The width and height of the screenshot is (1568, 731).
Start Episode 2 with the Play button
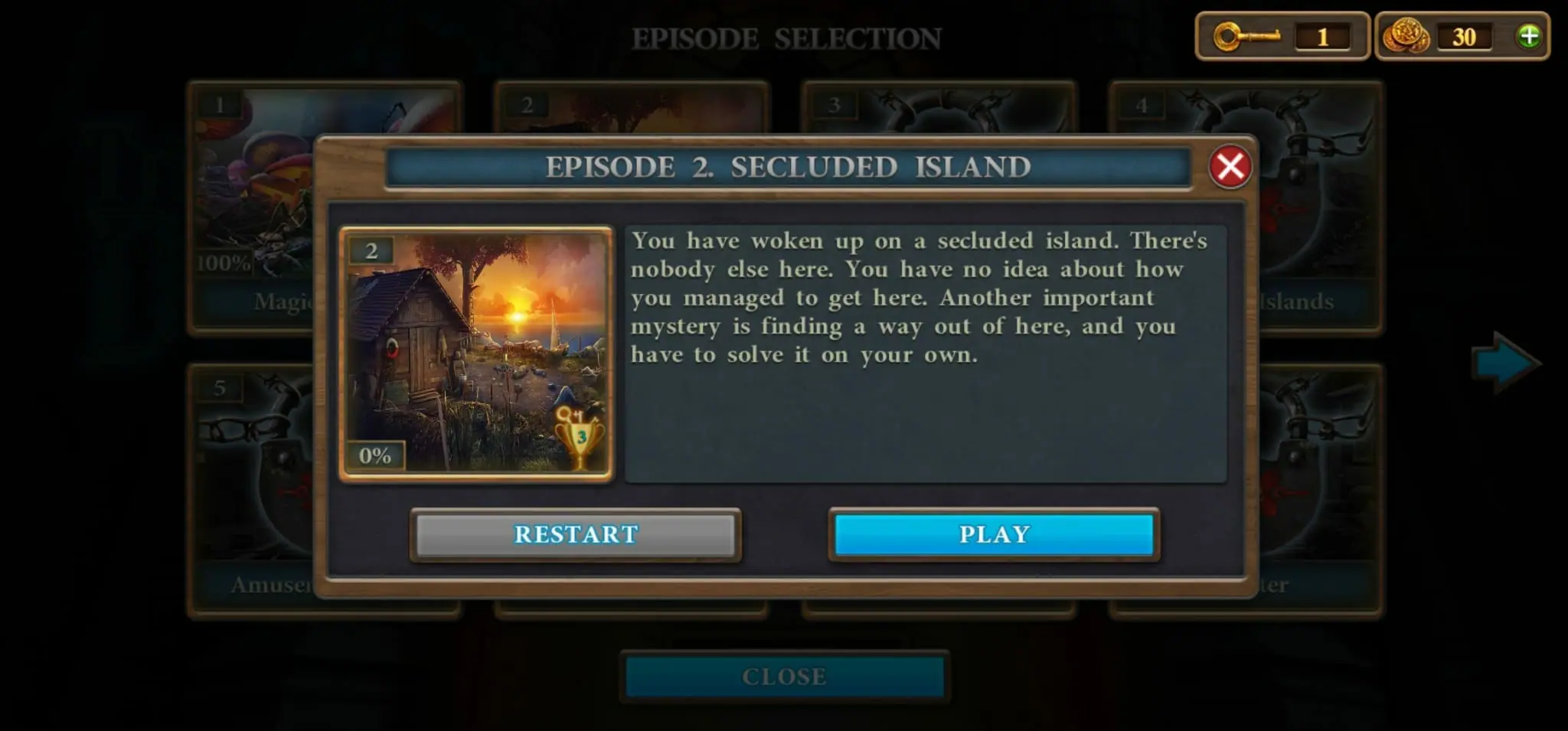pyautogui.click(x=994, y=534)
